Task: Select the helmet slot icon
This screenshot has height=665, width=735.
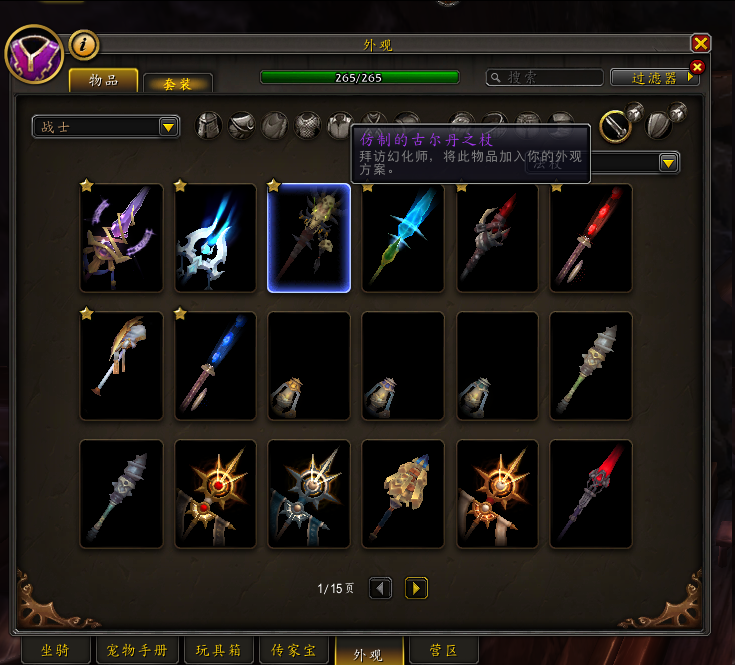Action: pos(209,126)
